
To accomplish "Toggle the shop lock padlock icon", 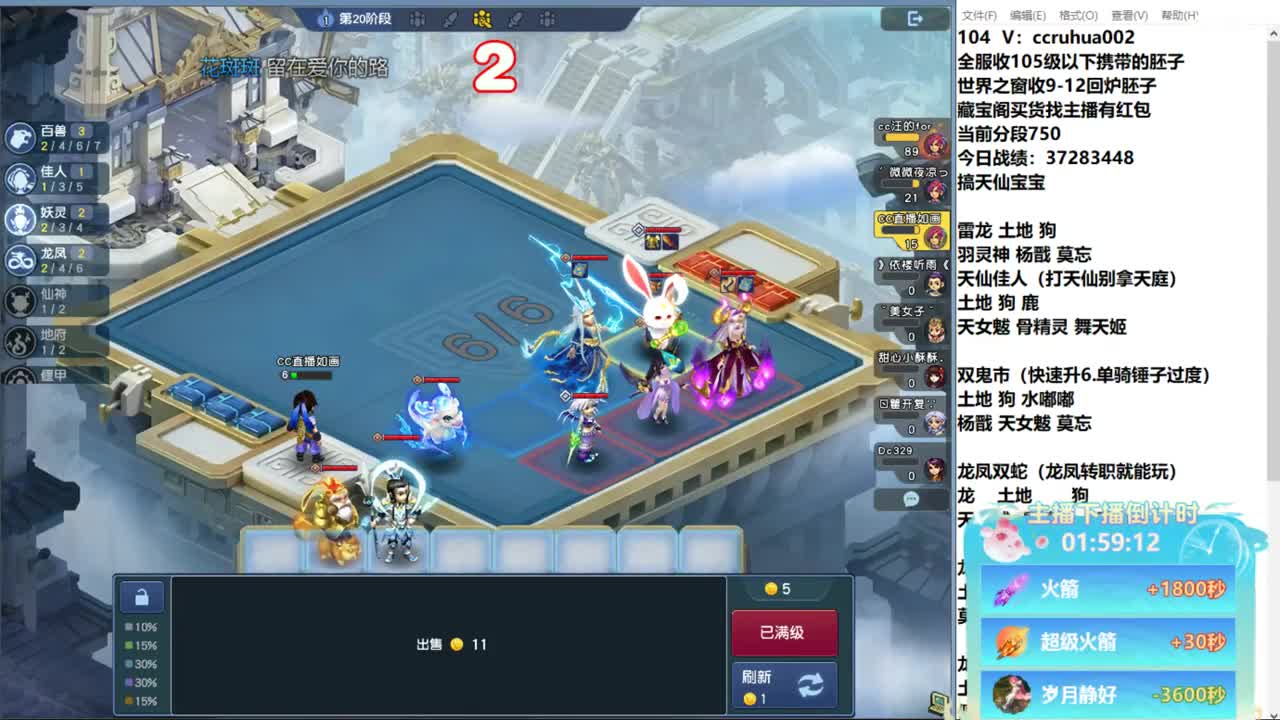I will tap(142, 596).
